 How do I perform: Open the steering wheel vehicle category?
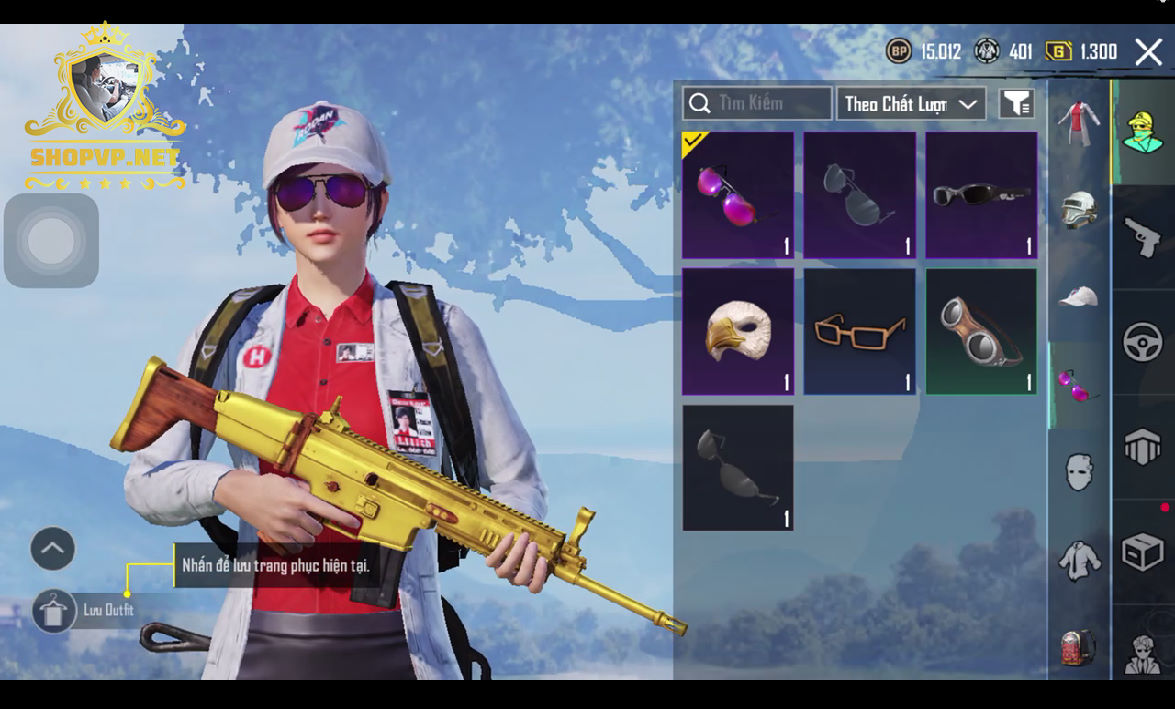tap(1143, 343)
